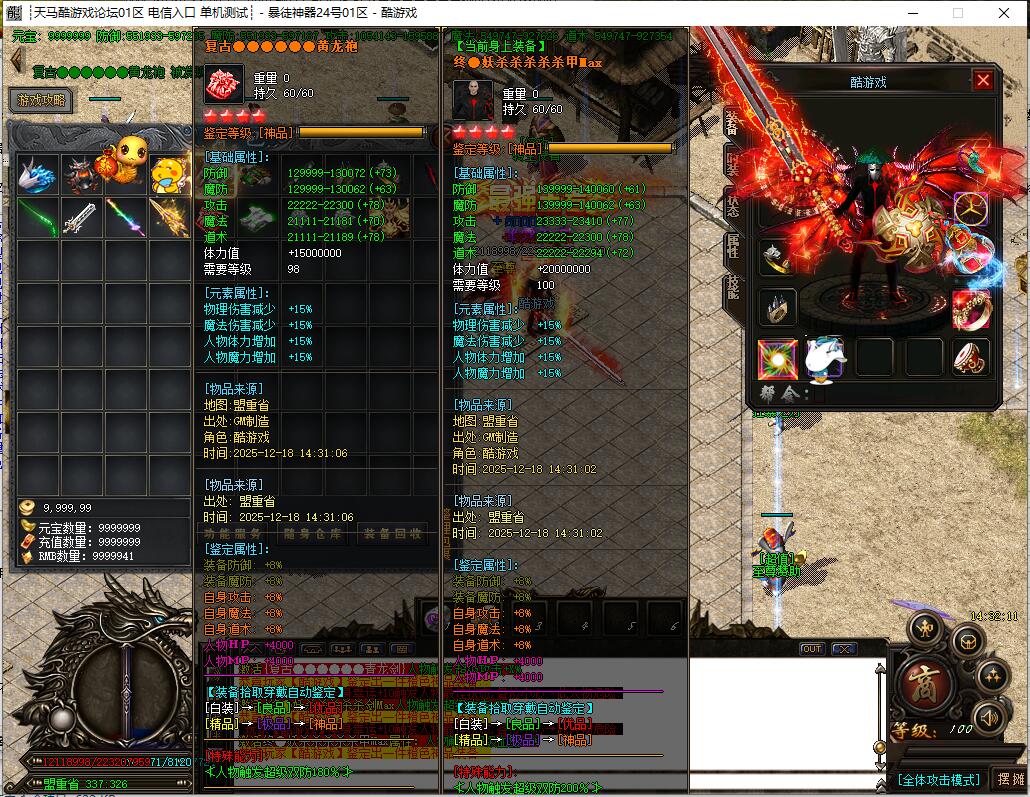Close the game window
This screenshot has width=1030, height=797.
point(1005,13)
